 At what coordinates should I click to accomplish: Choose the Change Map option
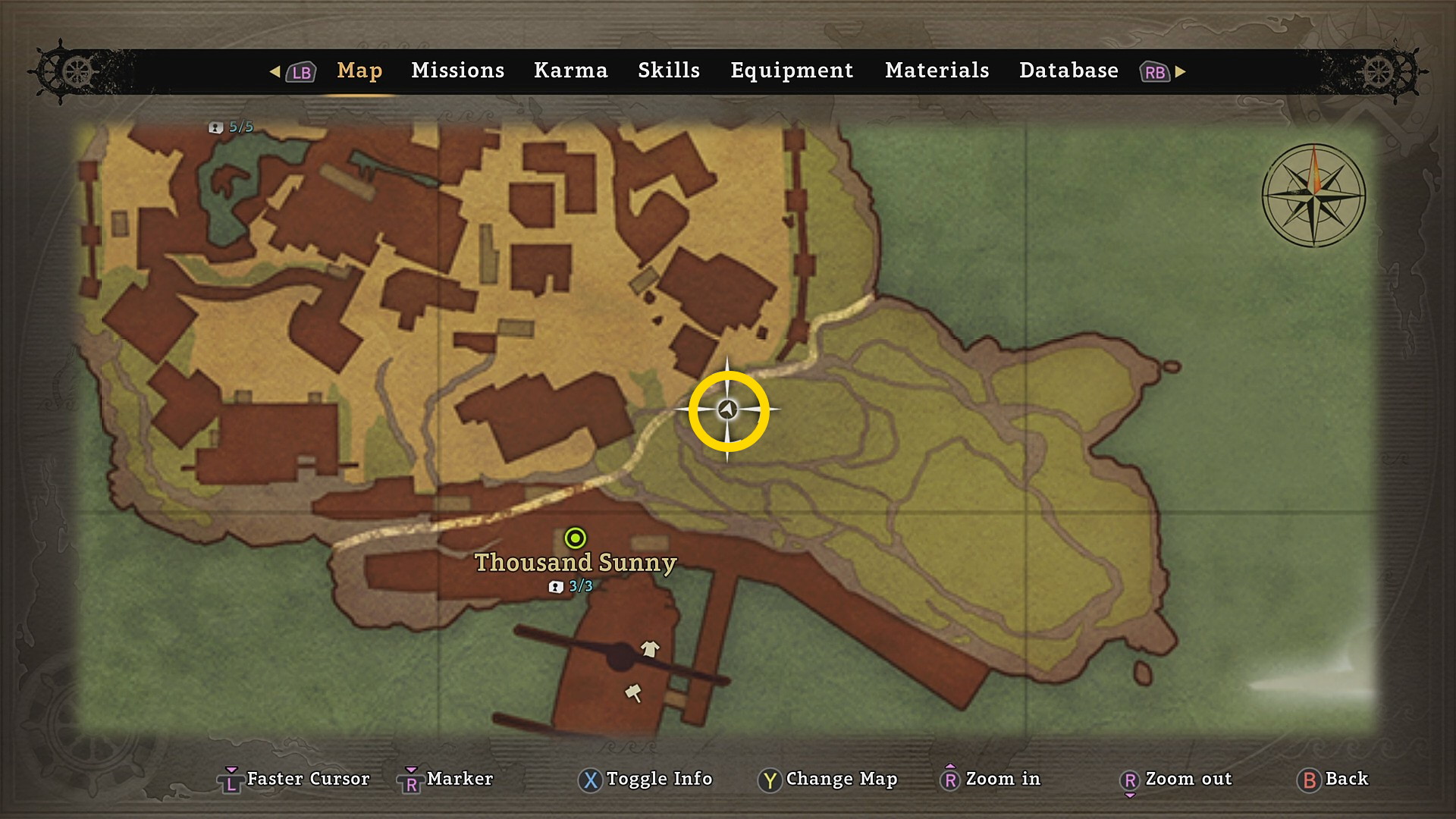click(x=828, y=779)
